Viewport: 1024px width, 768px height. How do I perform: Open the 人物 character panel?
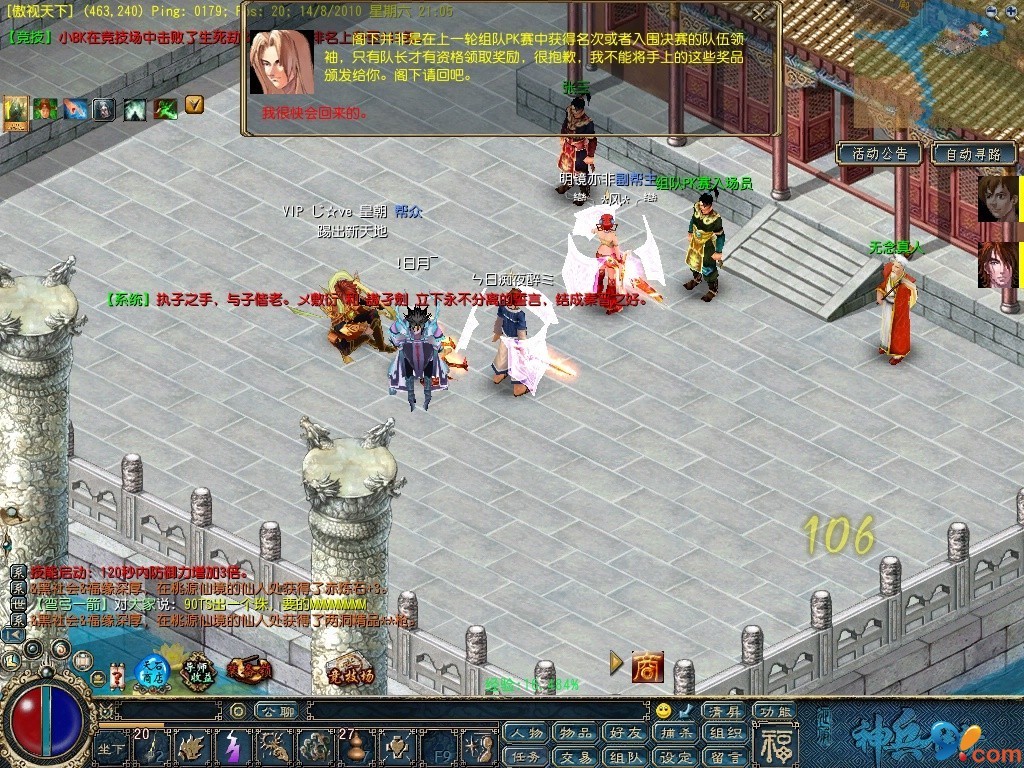(x=525, y=733)
